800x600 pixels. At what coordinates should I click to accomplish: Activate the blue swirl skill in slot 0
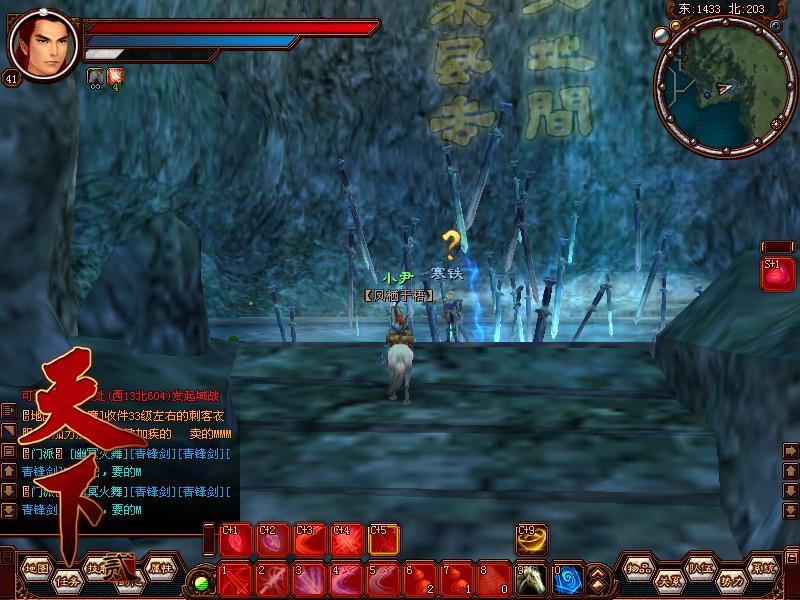tap(567, 578)
